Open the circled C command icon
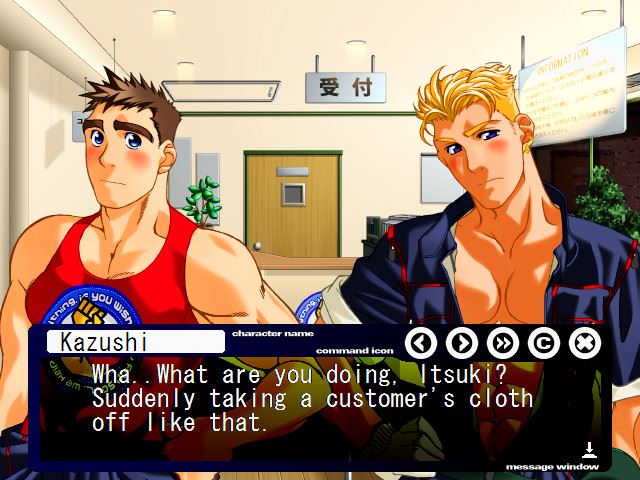Viewport: 640px width, 480px height. click(x=543, y=343)
